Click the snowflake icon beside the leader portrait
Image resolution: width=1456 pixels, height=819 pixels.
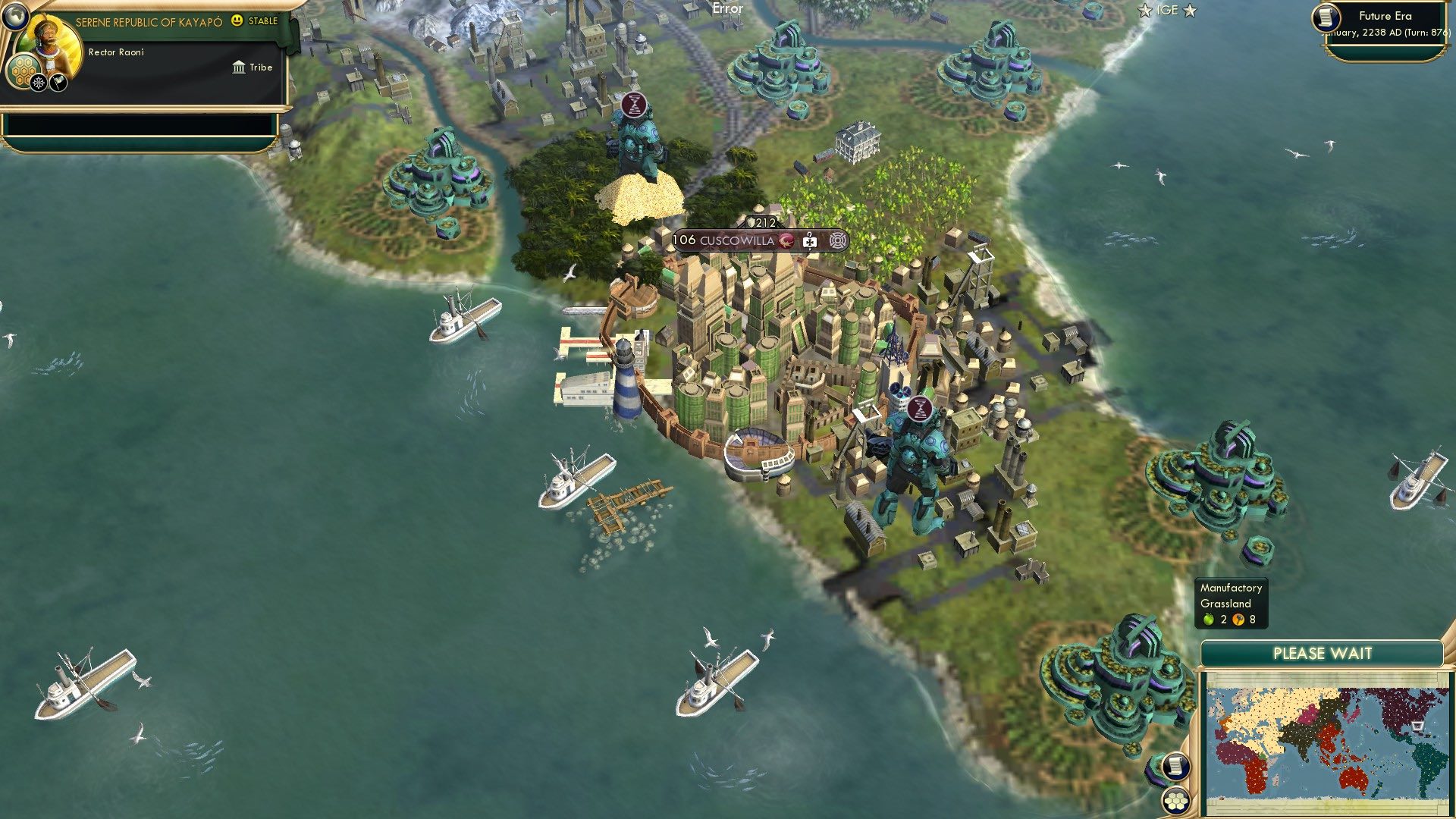point(39,82)
